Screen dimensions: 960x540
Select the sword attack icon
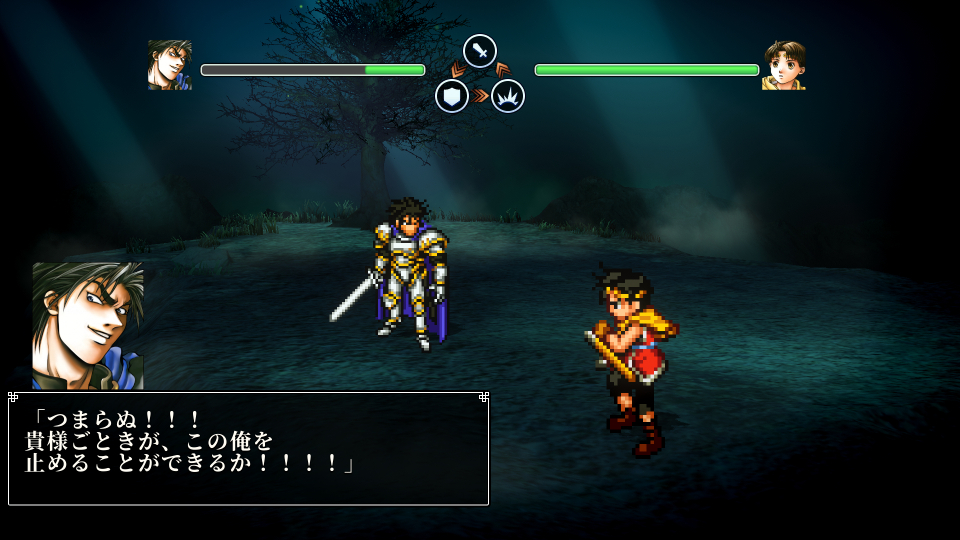coord(480,51)
